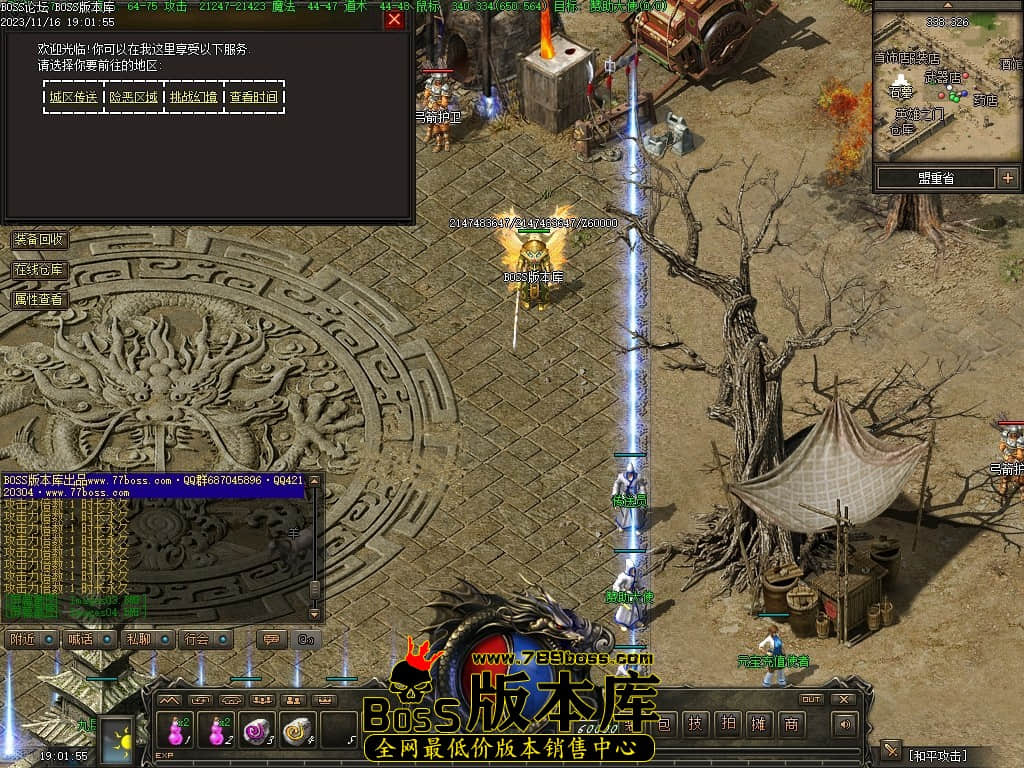Viewport: 1024px width, 768px height.
Task: Open the 在线仓库 online warehouse
Action: 39,269
